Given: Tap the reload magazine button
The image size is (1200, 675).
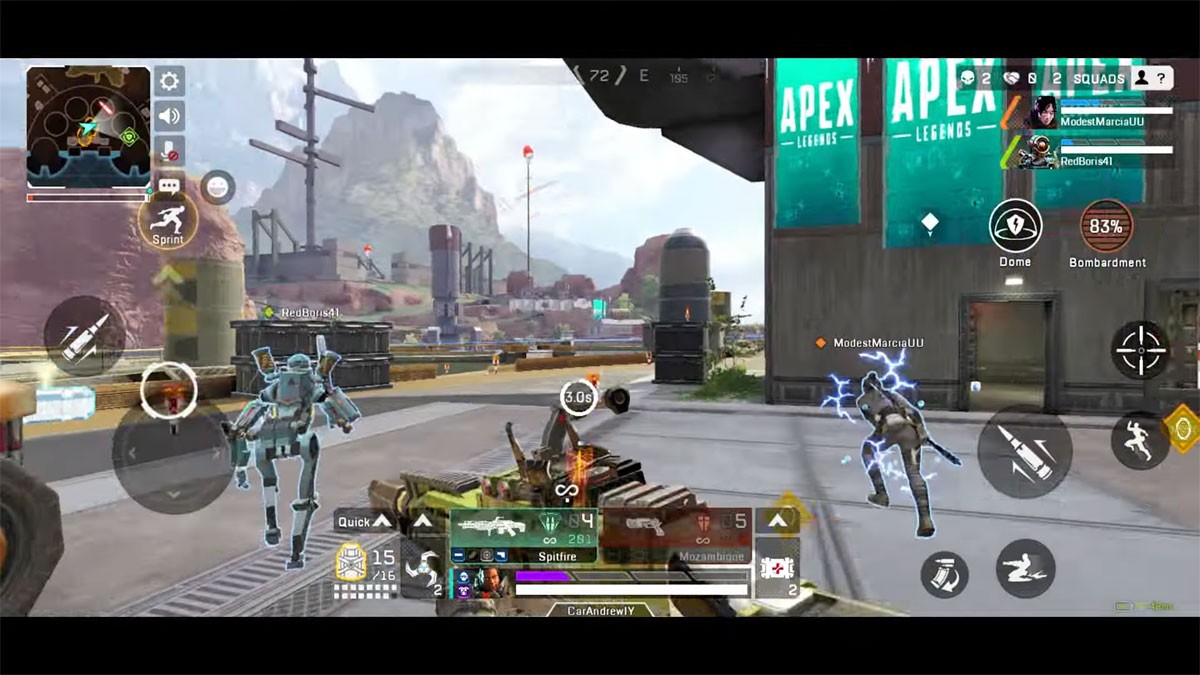Looking at the screenshot, I should [944, 574].
